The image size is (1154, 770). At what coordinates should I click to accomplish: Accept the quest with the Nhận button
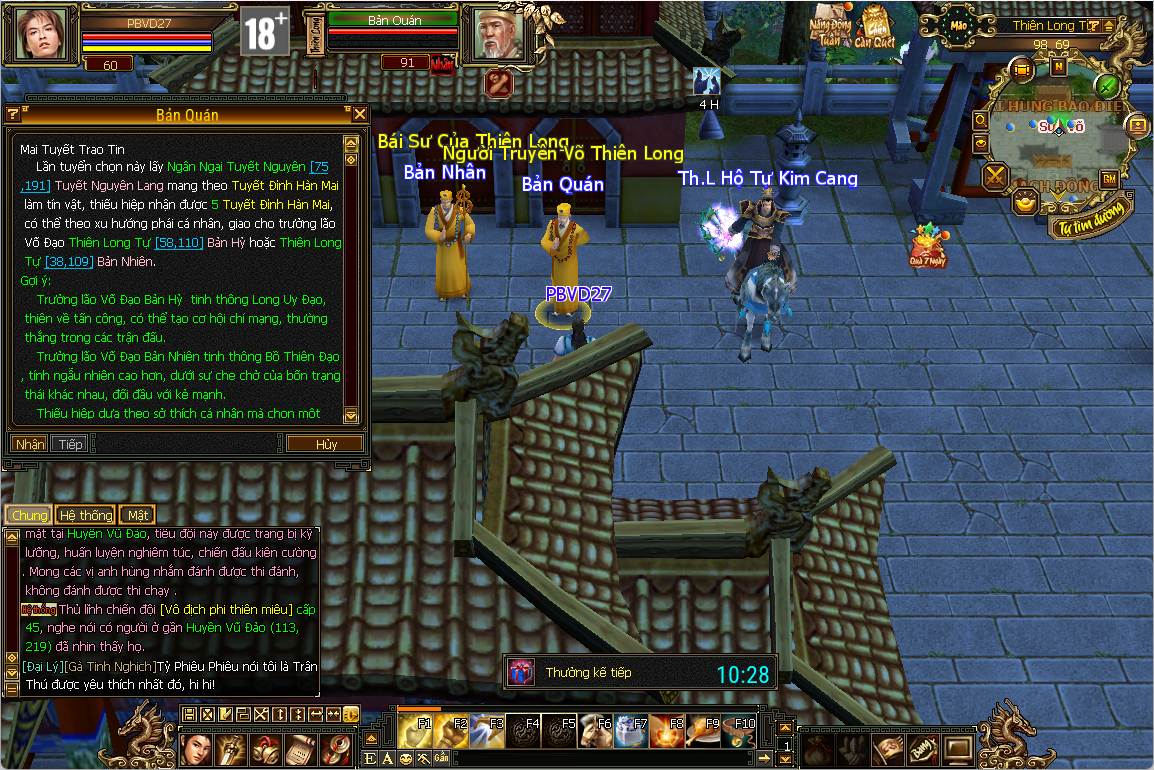pos(29,444)
